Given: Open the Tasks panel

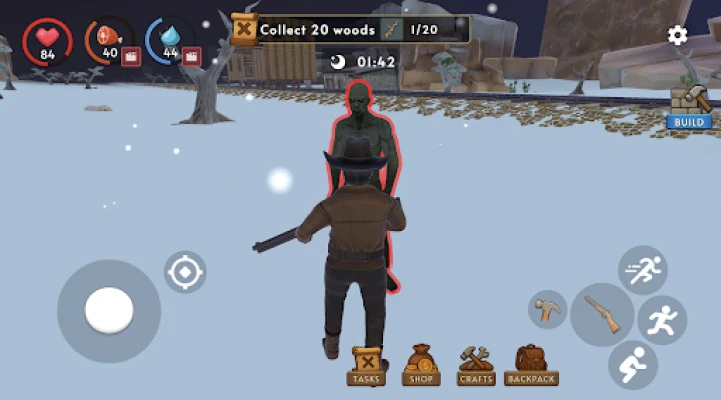Looking at the screenshot, I should click(367, 366).
